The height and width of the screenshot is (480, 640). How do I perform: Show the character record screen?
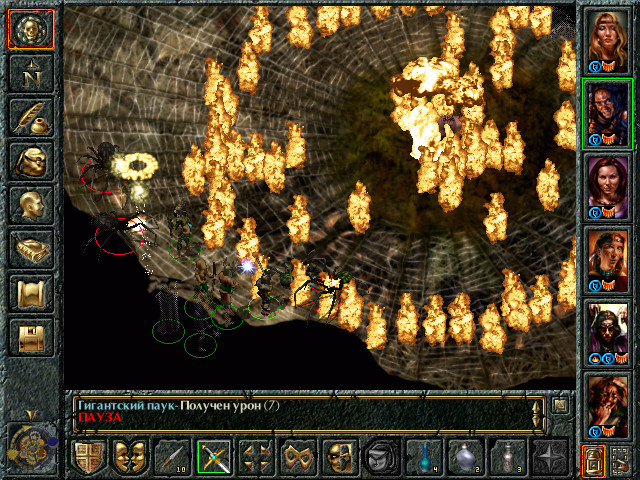[x=30, y=205]
